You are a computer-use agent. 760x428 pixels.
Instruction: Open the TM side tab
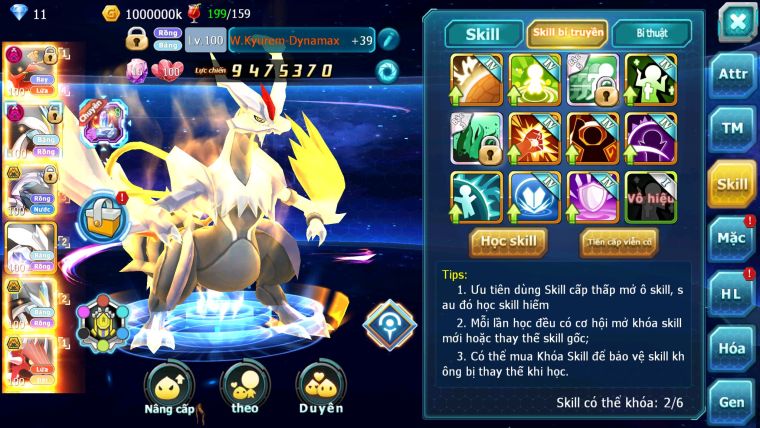pos(732,128)
